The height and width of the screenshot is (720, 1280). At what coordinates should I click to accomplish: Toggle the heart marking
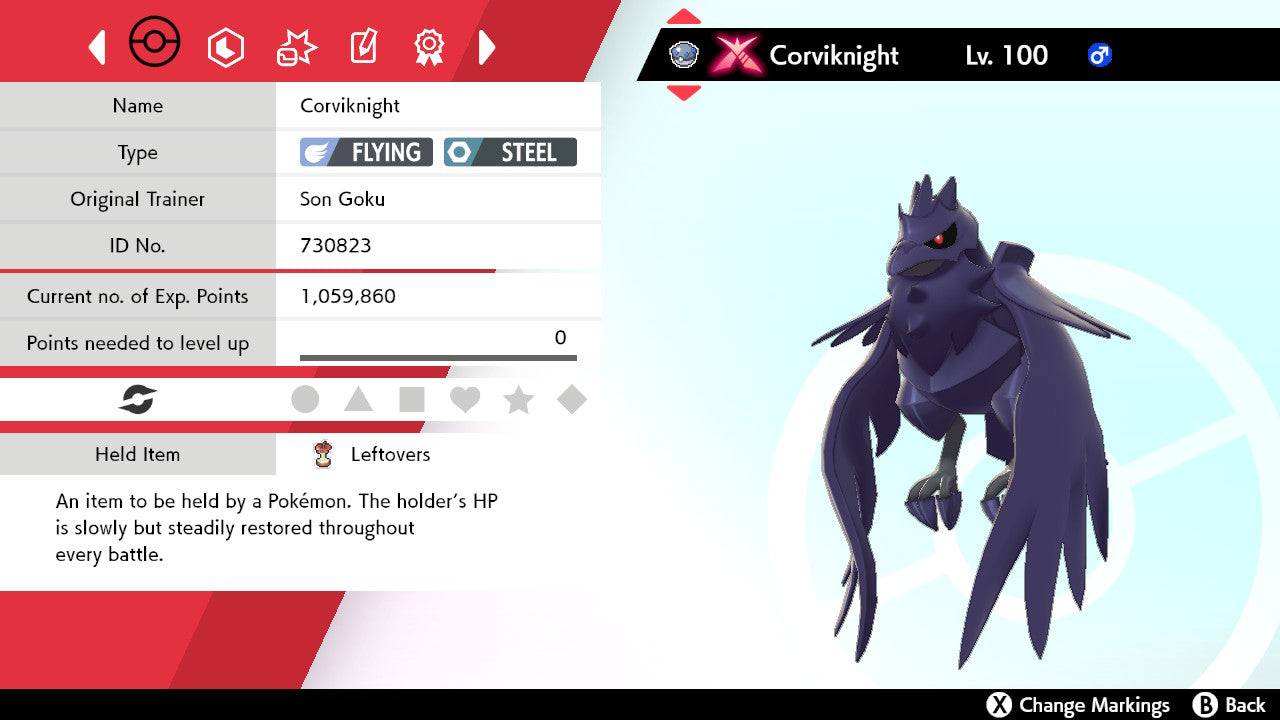(465, 399)
